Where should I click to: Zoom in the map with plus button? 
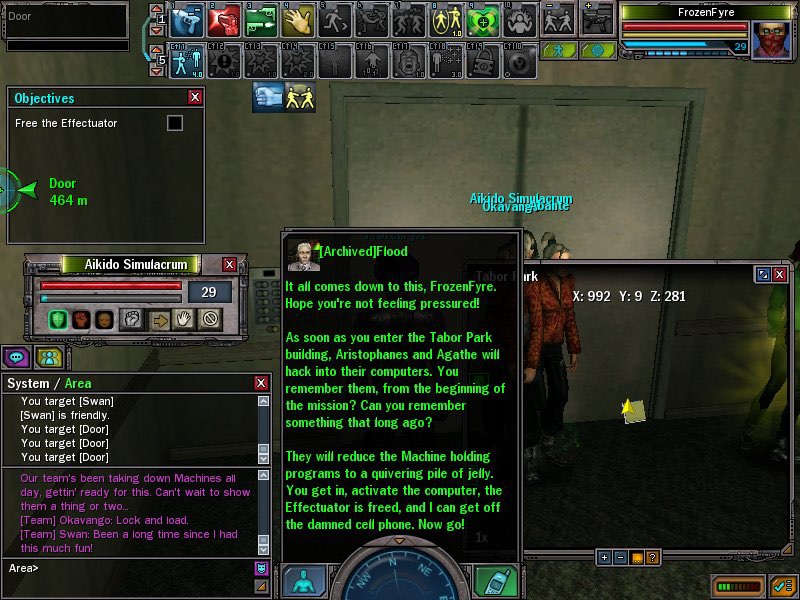coord(604,557)
